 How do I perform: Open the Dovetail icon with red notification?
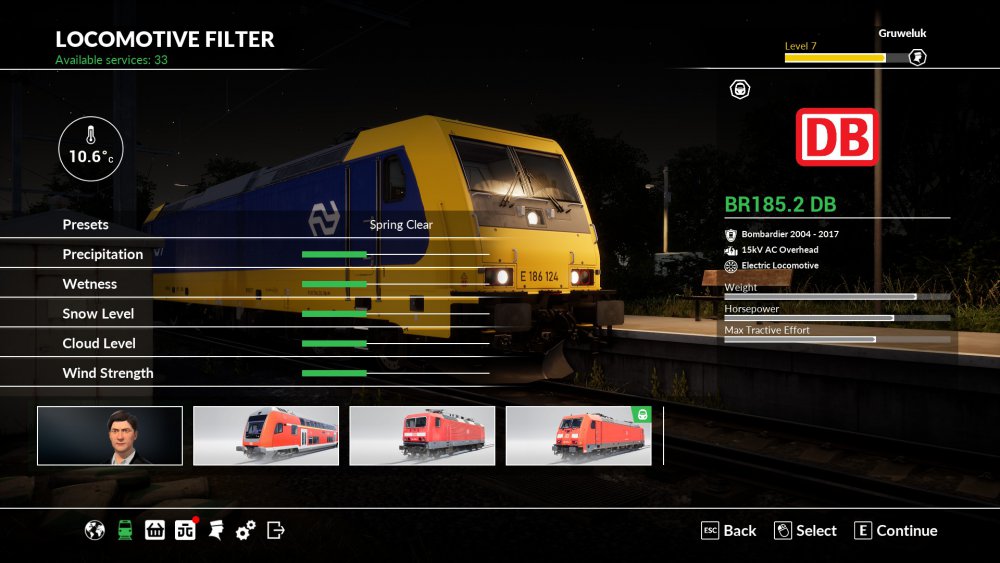pos(185,530)
